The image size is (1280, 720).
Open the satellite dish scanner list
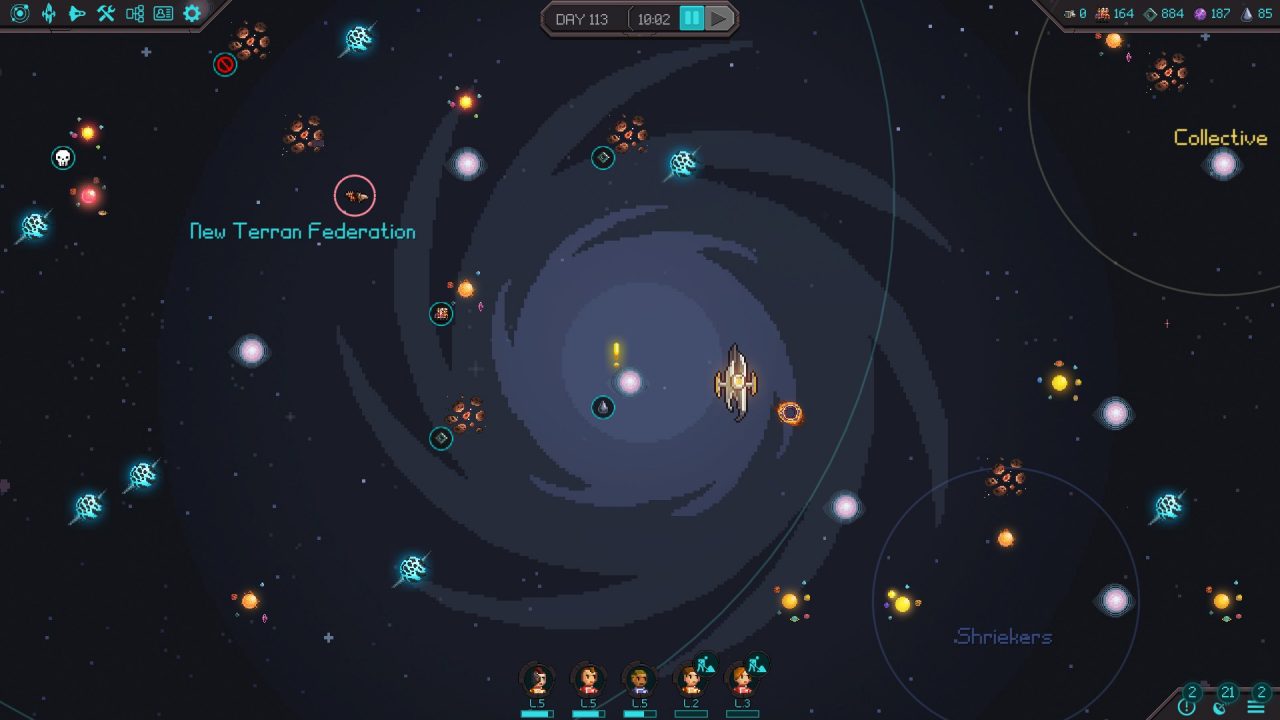(x=1221, y=705)
